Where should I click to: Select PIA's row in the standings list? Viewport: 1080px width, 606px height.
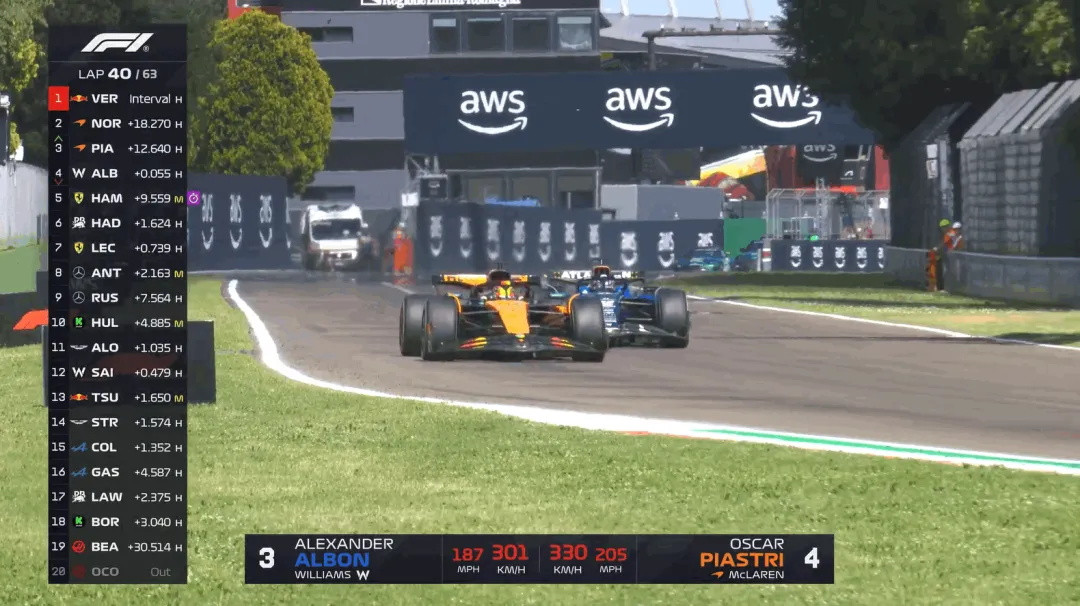coord(117,148)
